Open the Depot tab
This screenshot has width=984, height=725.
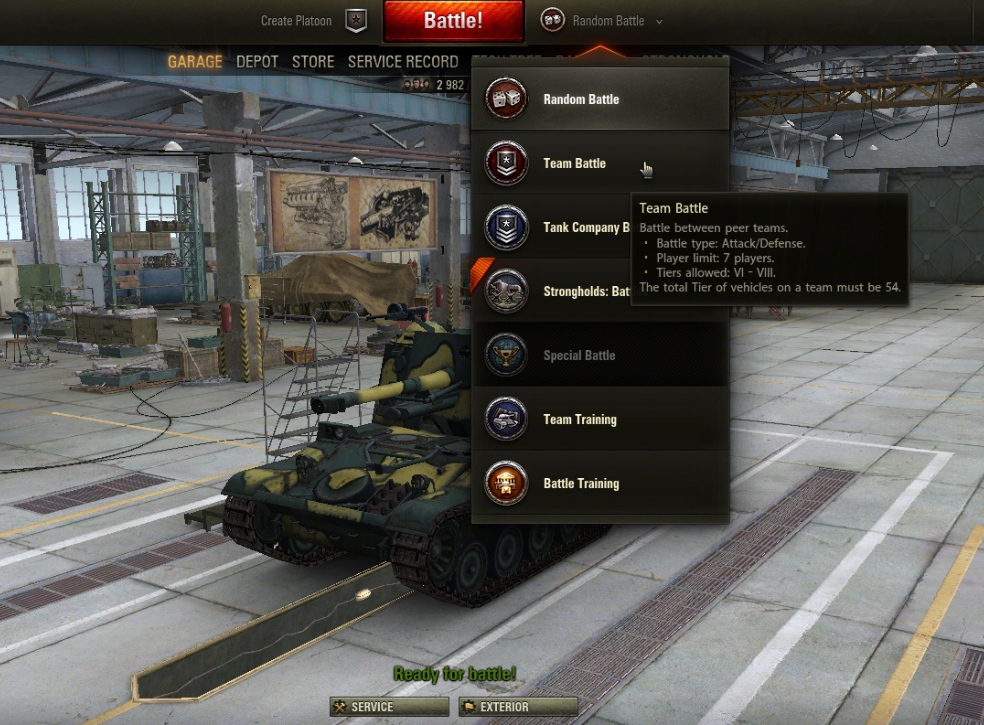[x=257, y=62]
